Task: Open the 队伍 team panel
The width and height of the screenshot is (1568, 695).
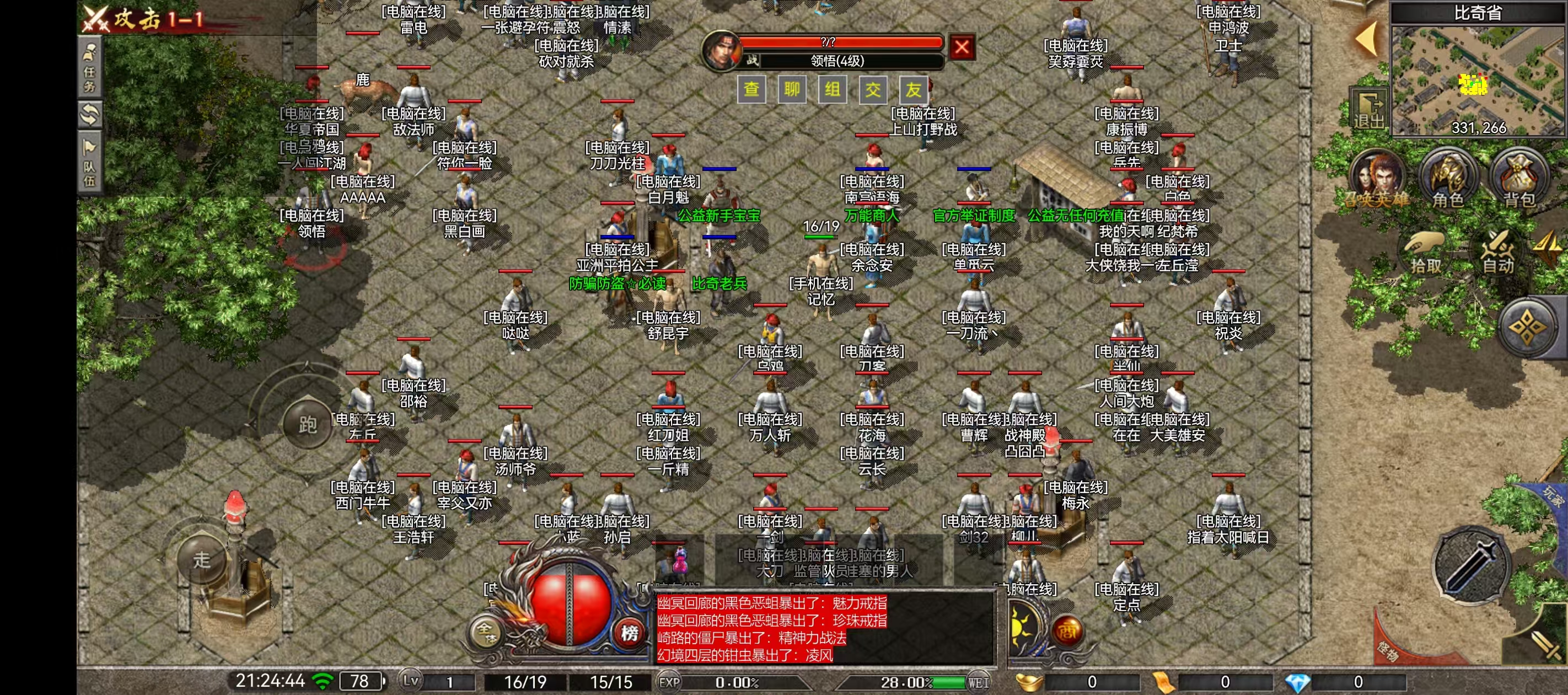Action: pos(90,164)
